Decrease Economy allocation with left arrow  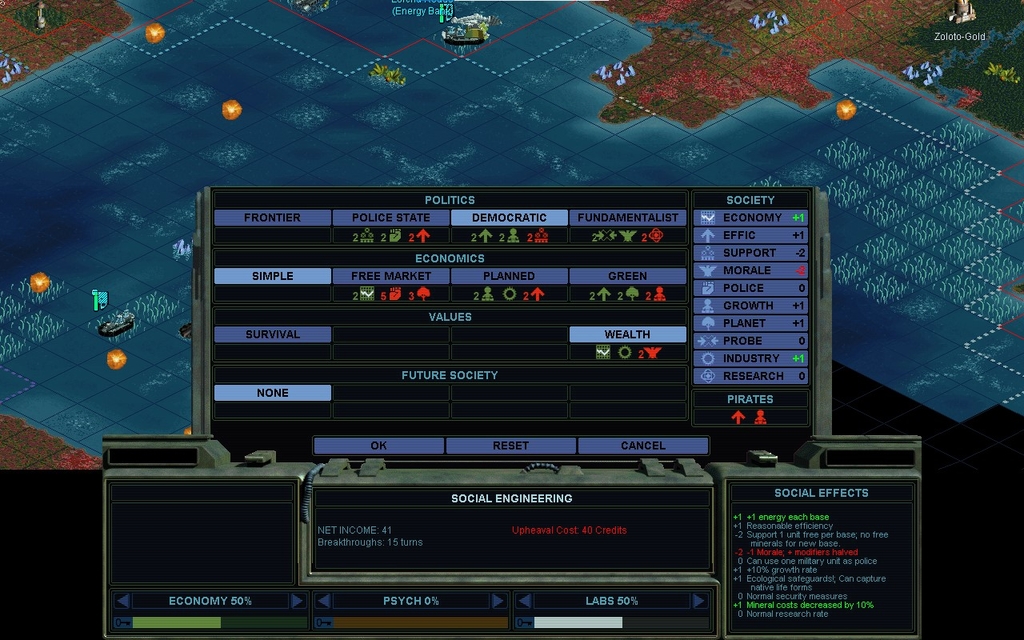(123, 601)
